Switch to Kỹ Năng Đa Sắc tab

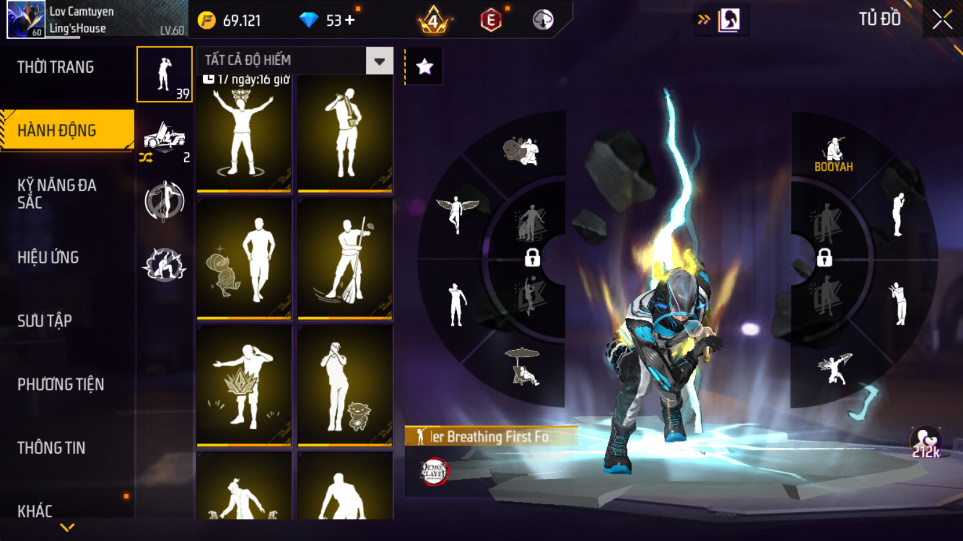[x=57, y=193]
